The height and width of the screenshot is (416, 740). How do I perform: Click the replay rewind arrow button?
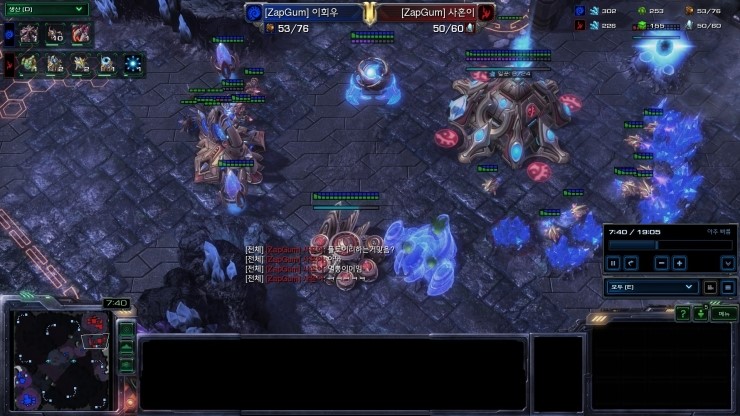click(x=631, y=263)
